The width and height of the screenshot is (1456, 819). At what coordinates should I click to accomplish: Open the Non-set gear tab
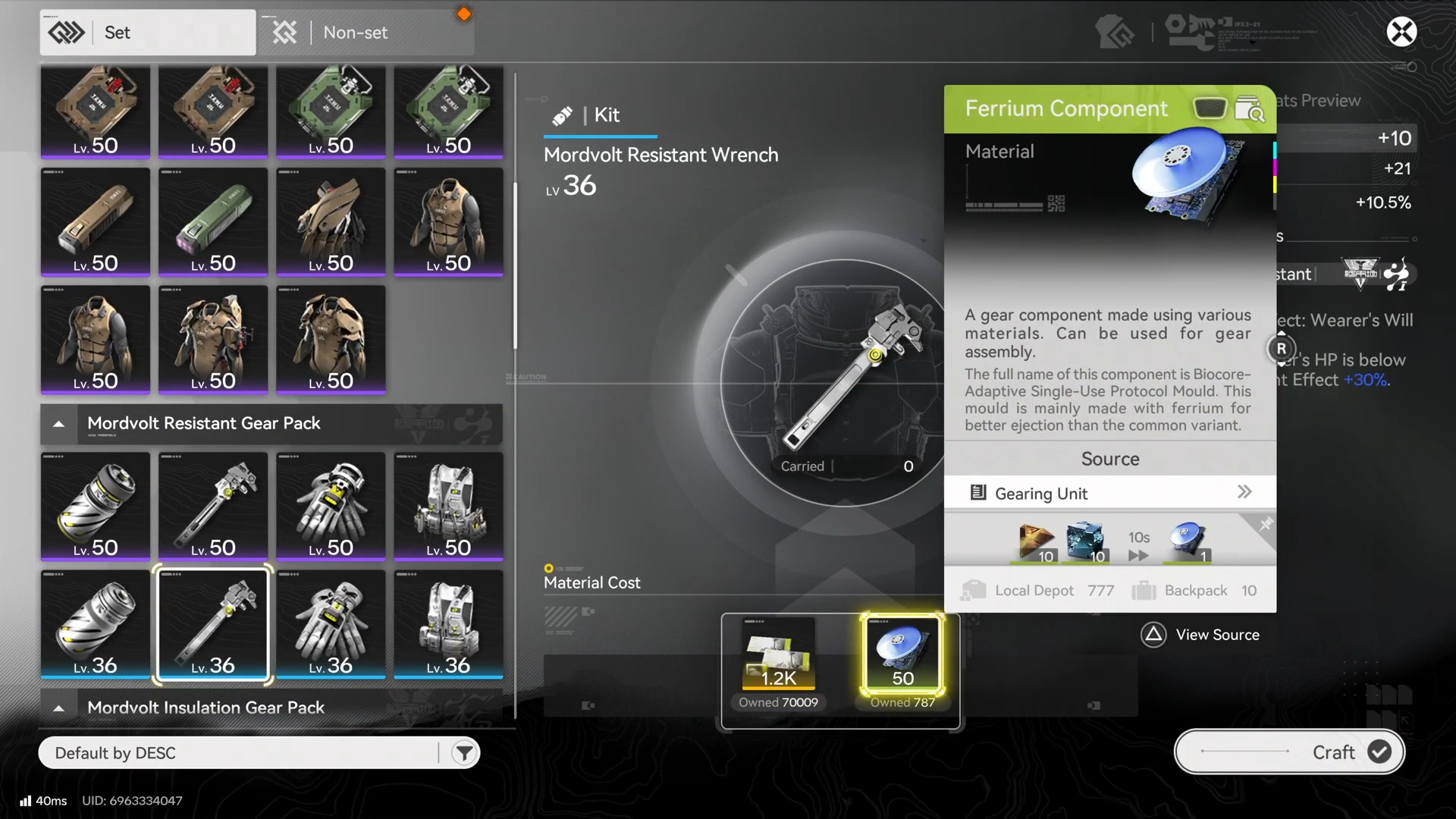[366, 33]
